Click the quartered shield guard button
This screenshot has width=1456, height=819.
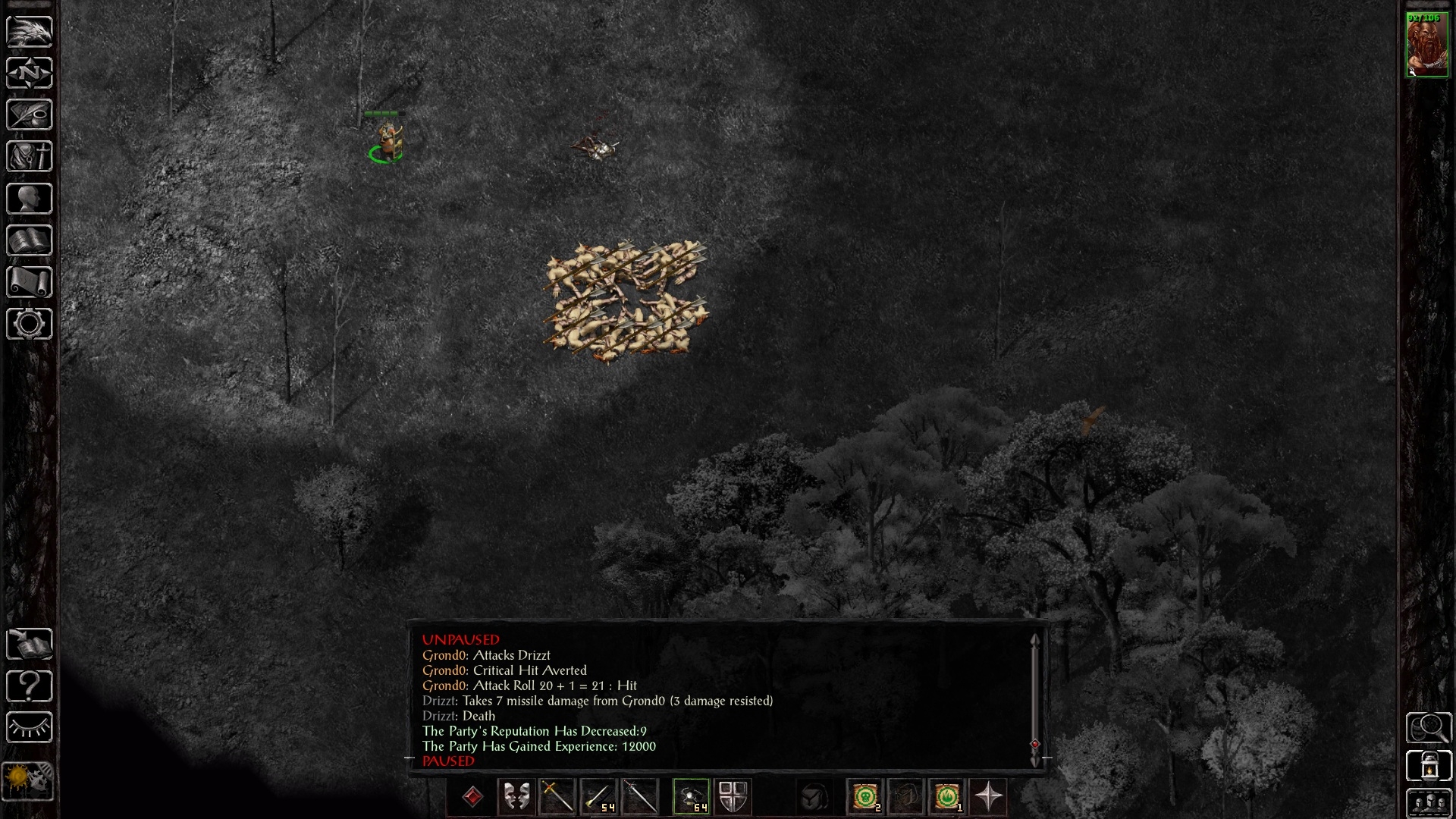(x=733, y=797)
